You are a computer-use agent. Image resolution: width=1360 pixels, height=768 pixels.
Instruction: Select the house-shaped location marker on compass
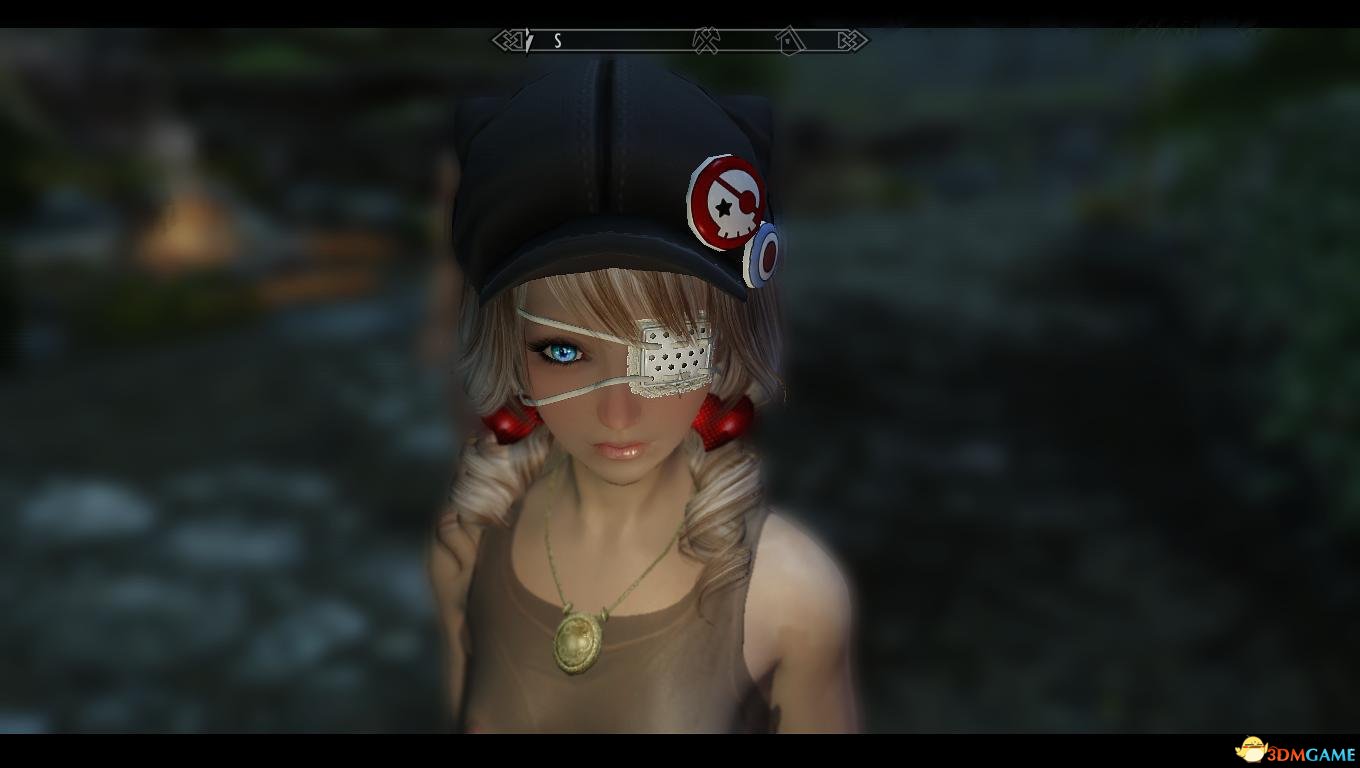coord(789,39)
